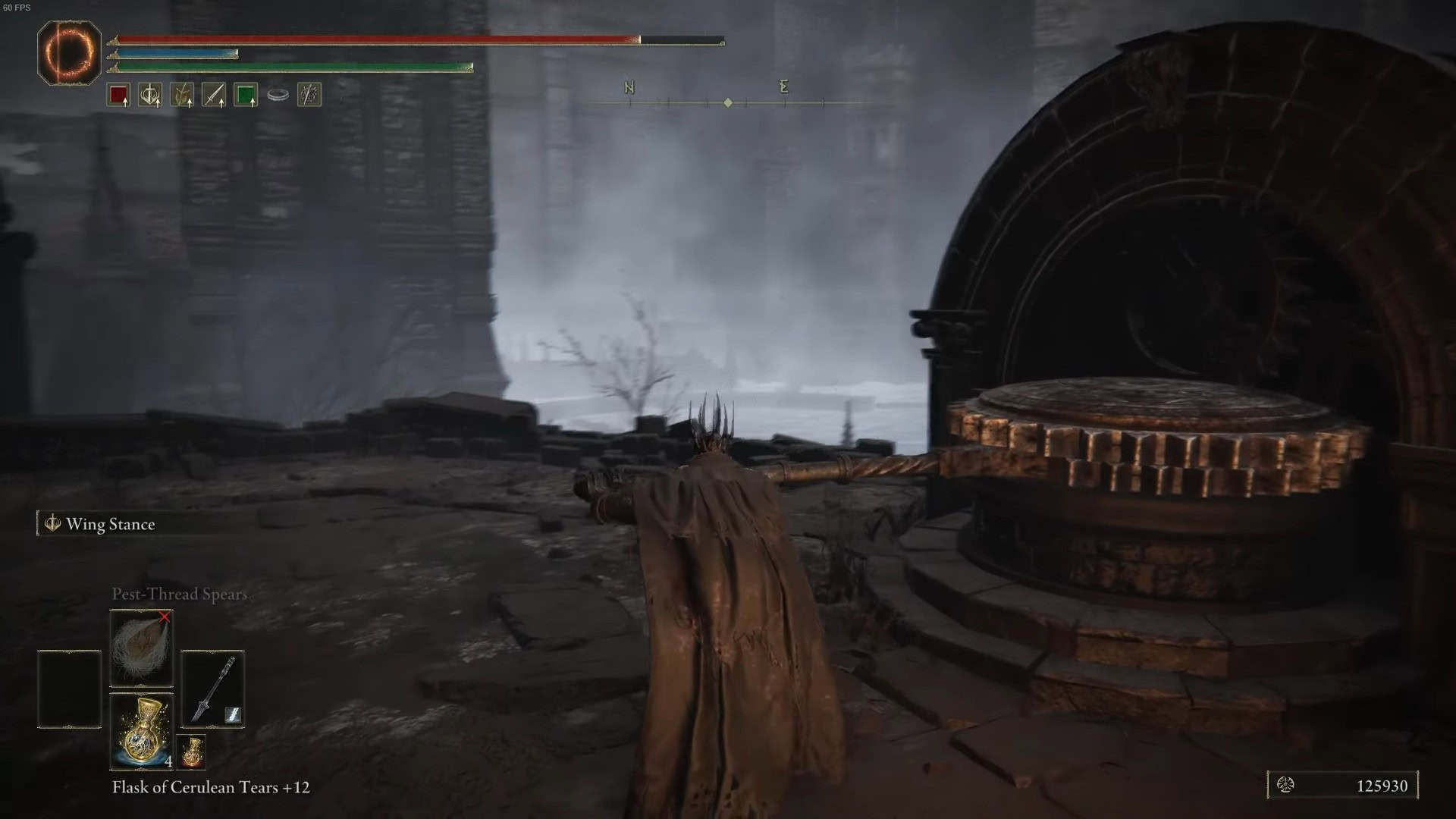Inspect the thorny slash status icon
The width and height of the screenshot is (1456, 819).
309,95
